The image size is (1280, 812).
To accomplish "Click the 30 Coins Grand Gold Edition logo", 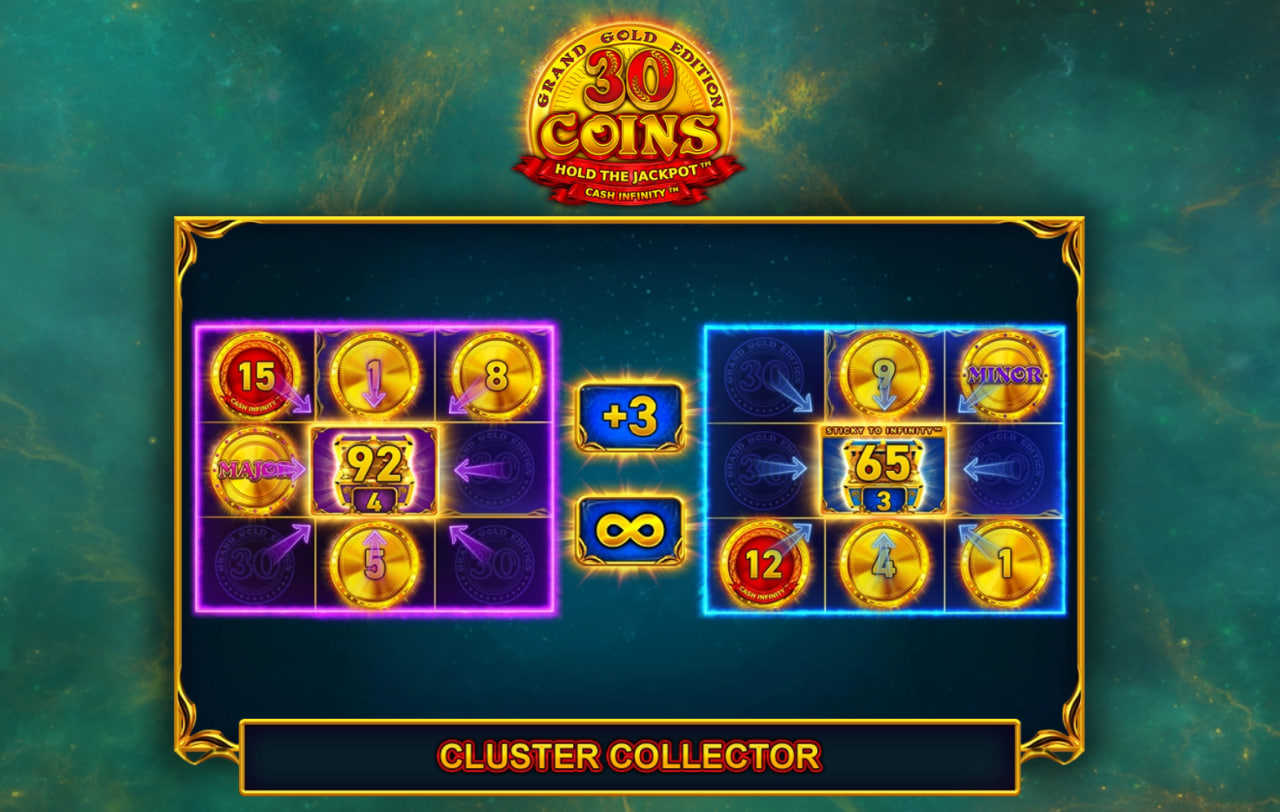I will click(x=634, y=100).
